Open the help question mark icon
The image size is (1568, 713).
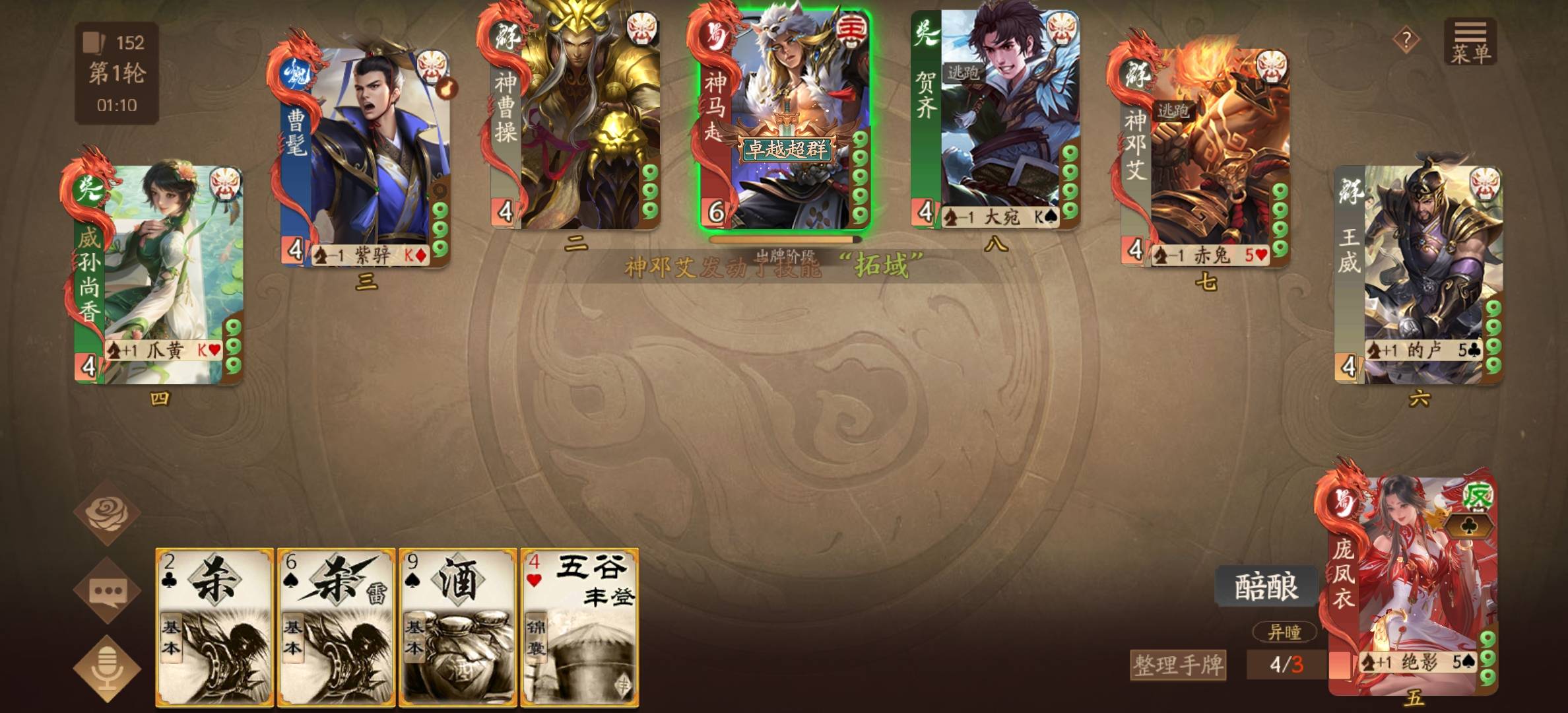[x=1407, y=40]
